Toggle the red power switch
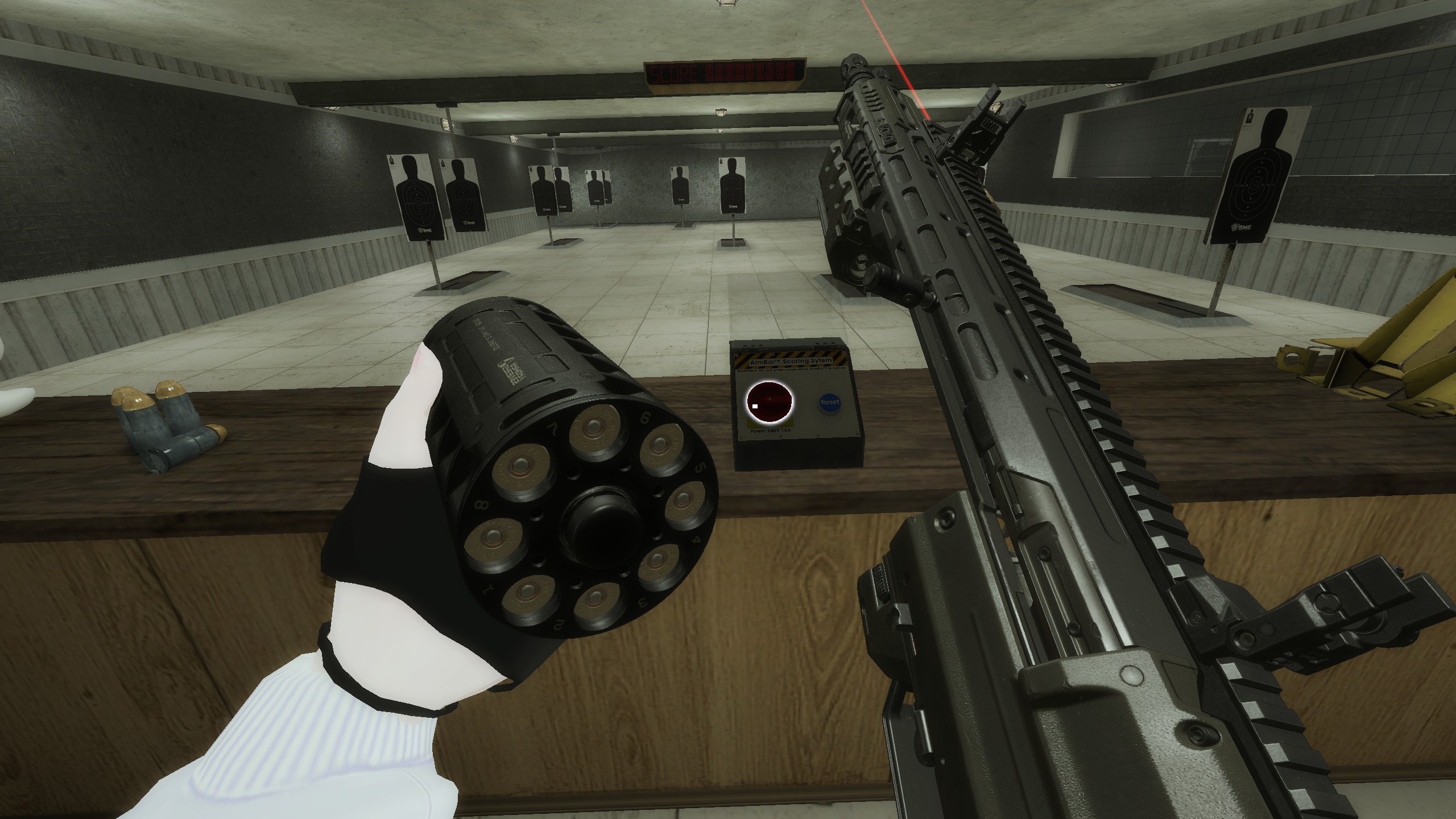This screenshot has width=1456, height=819. 769,402
